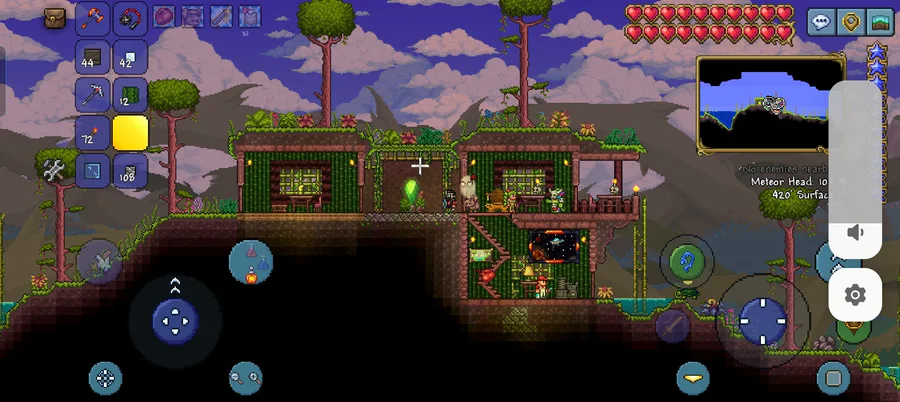Tap the yellow down-arrow button
900x402 pixels.
692,377
